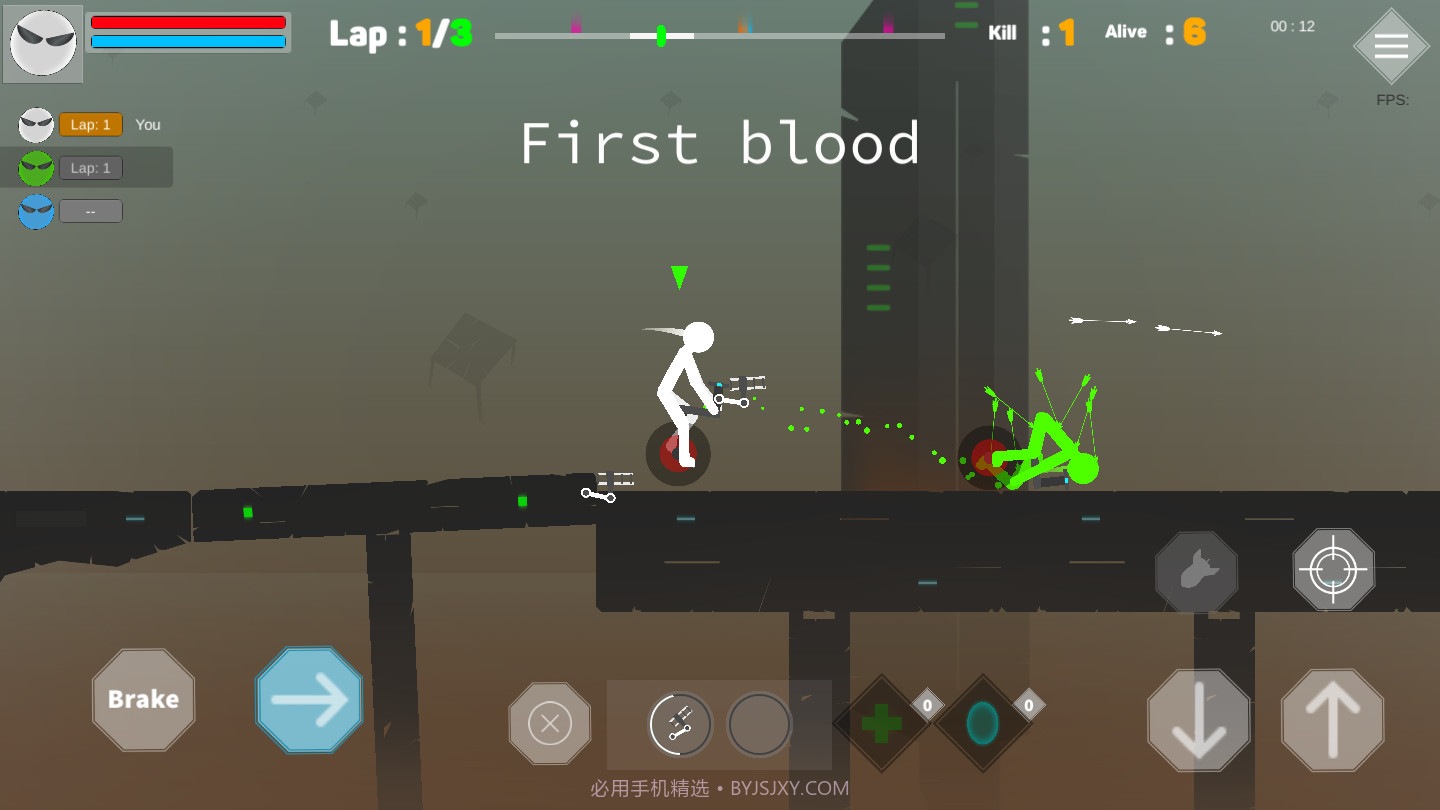
Task: Launch the missile ability button
Action: 1196,572
